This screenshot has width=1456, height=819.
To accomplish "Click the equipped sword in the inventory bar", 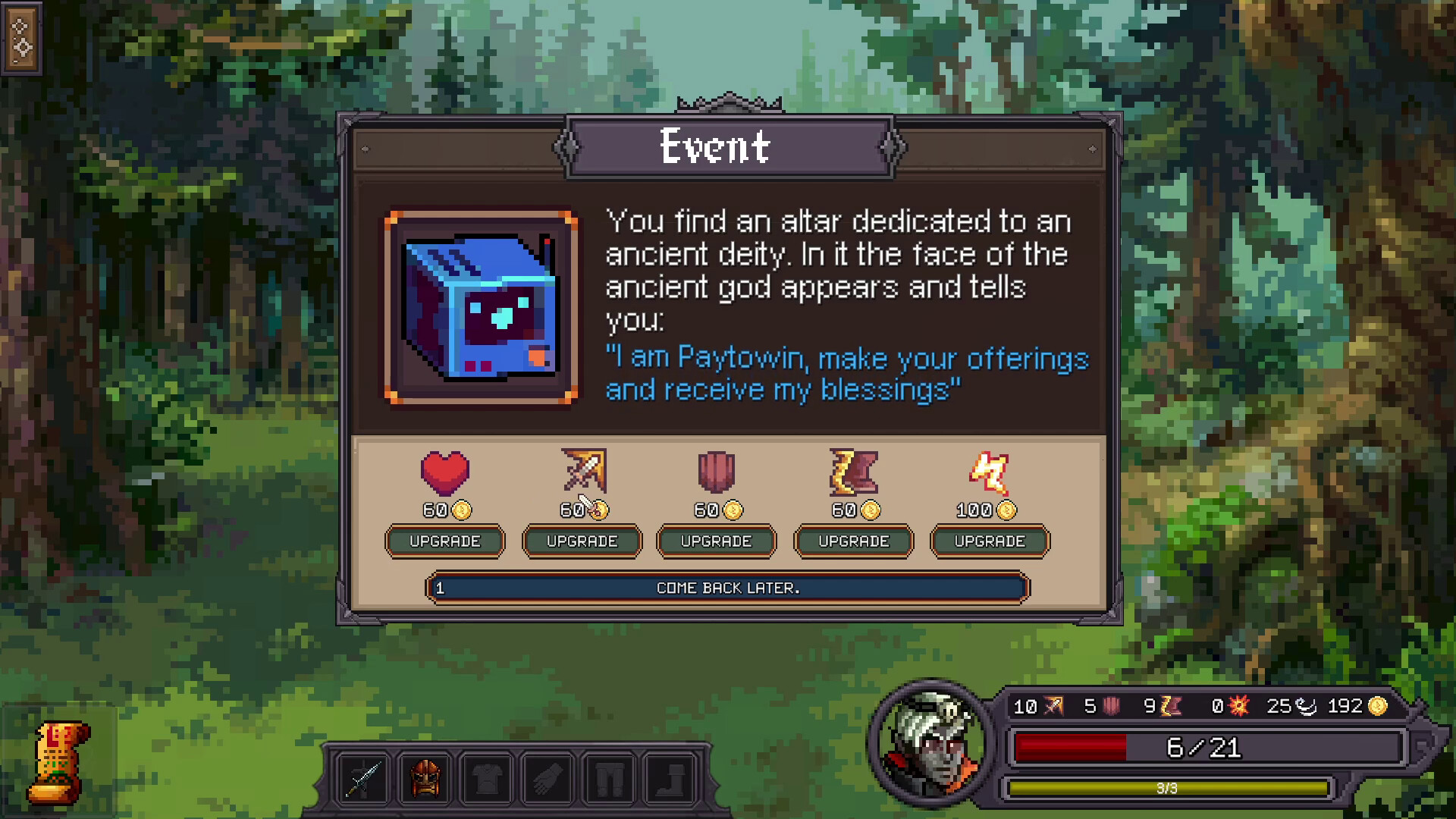I will tap(364, 778).
